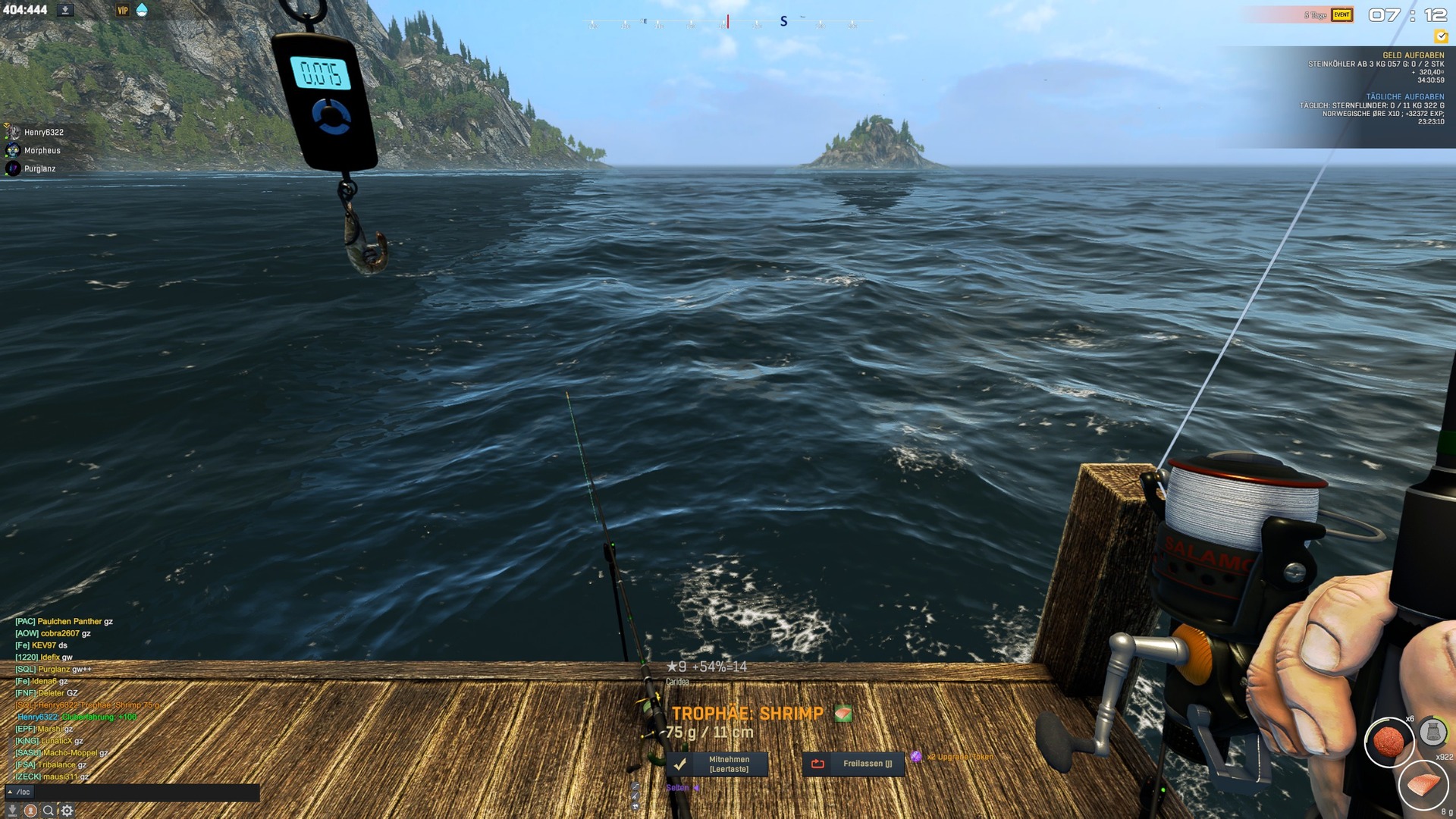Click the blue water drop icon

142,11
